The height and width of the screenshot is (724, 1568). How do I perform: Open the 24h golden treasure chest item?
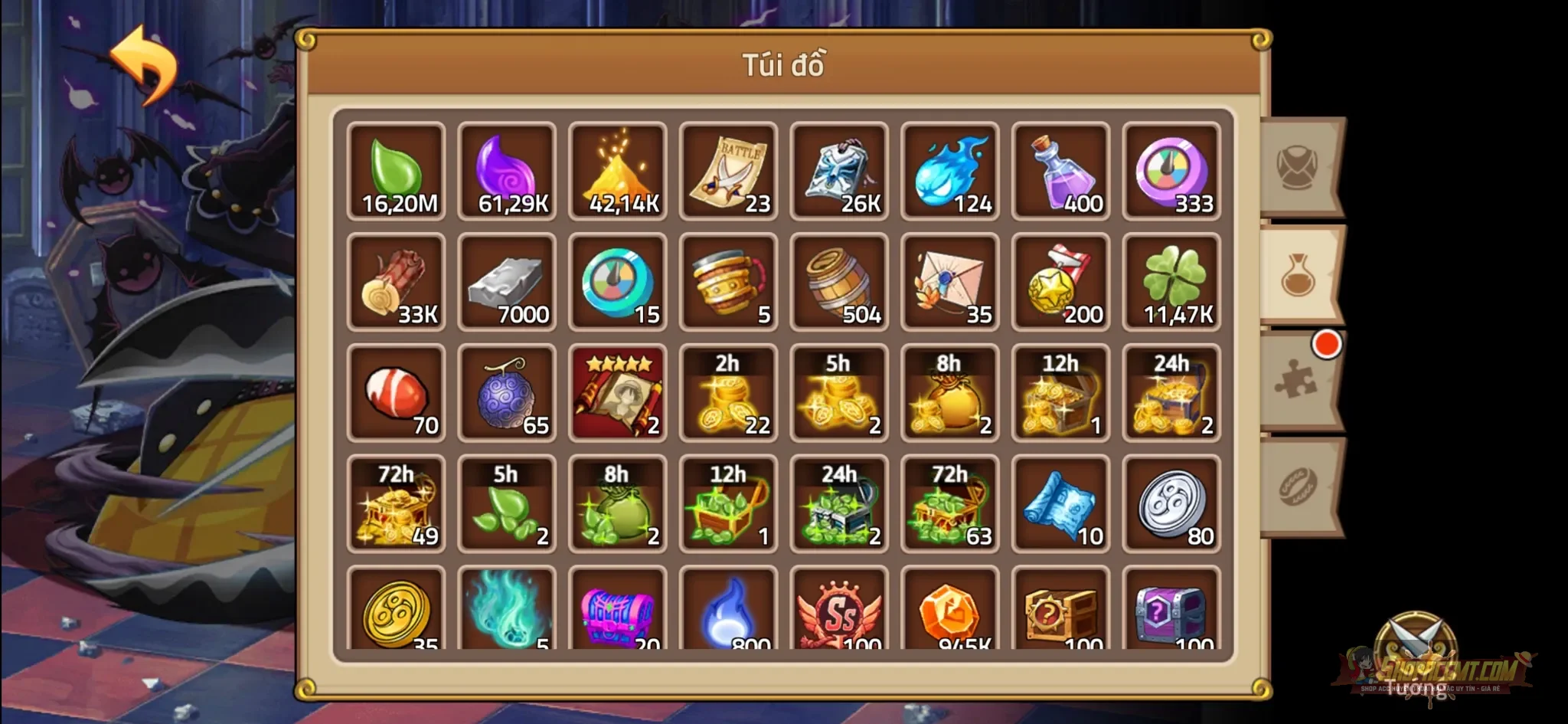click(1171, 391)
